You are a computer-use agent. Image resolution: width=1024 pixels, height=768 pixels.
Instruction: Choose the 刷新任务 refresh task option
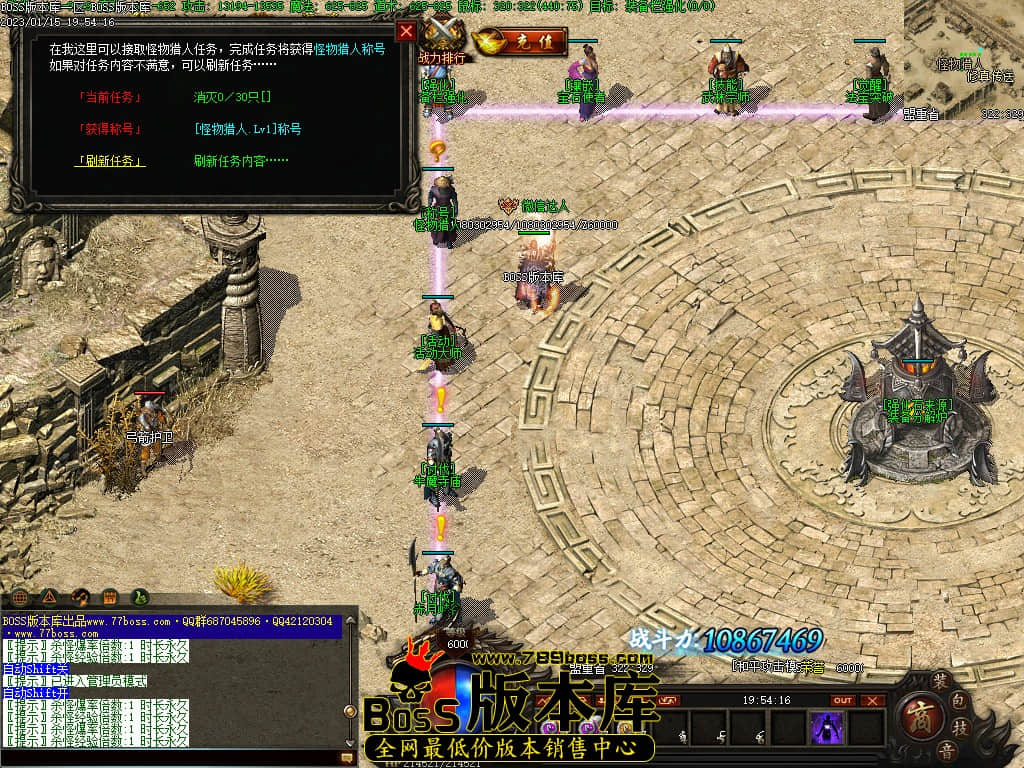coord(110,160)
